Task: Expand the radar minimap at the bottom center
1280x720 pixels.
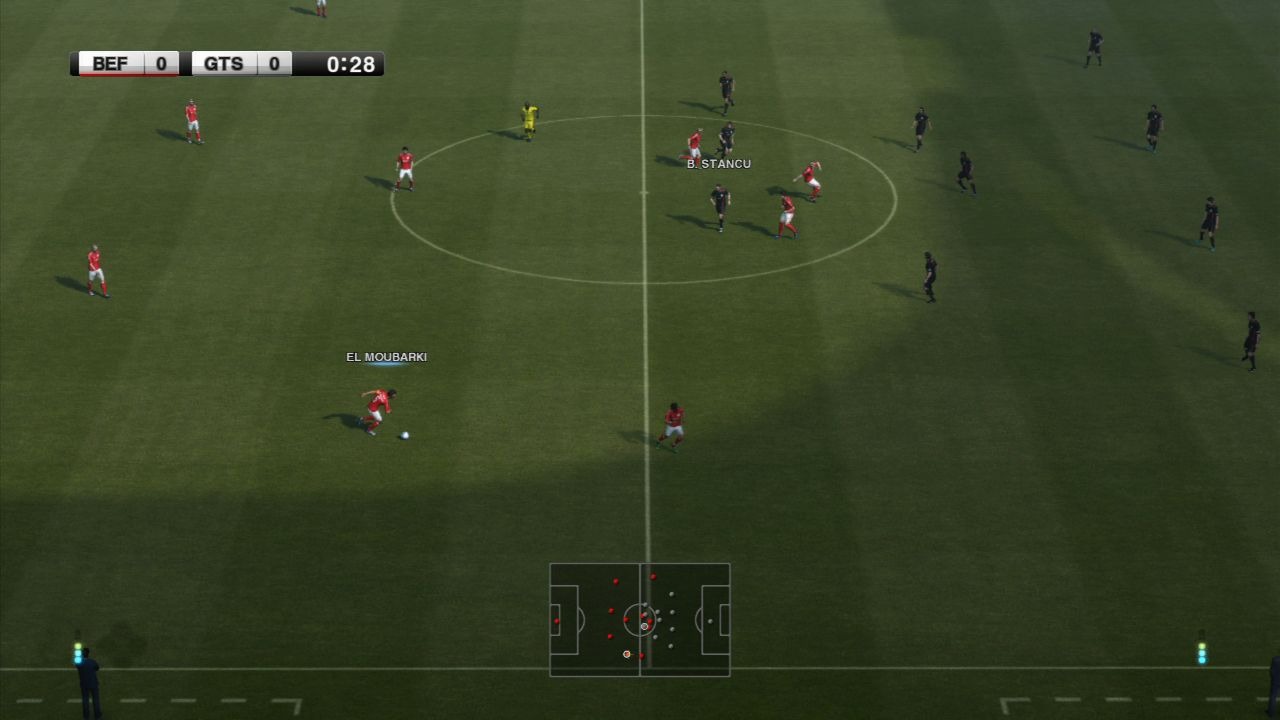Action: pyautogui.click(x=639, y=620)
